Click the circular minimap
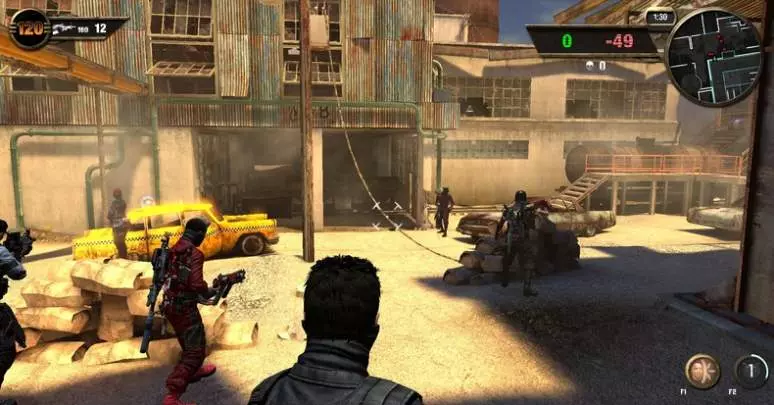774x405 pixels. (x=713, y=57)
